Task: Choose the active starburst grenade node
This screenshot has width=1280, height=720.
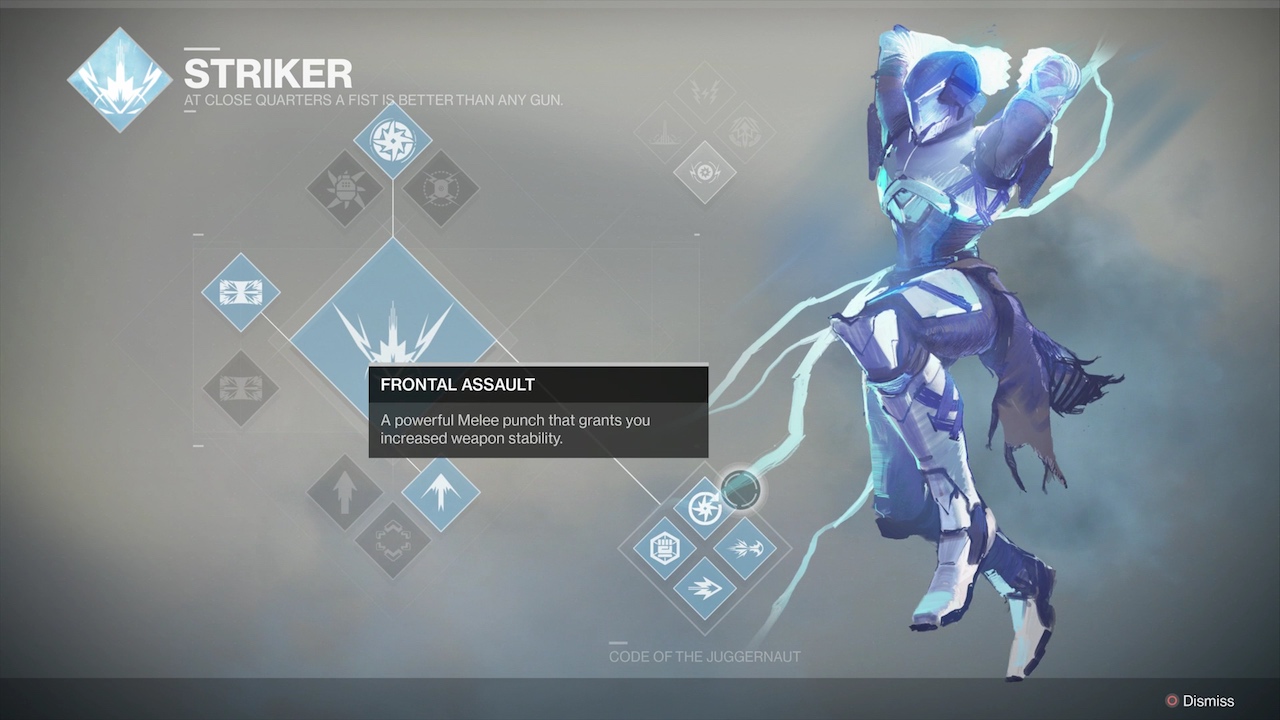Action: [x=392, y=142]
